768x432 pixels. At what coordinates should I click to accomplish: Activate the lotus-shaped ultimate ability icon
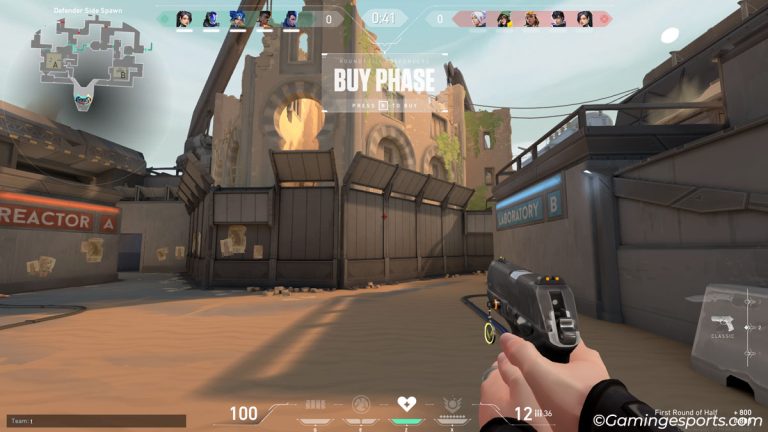click(451, 405)
